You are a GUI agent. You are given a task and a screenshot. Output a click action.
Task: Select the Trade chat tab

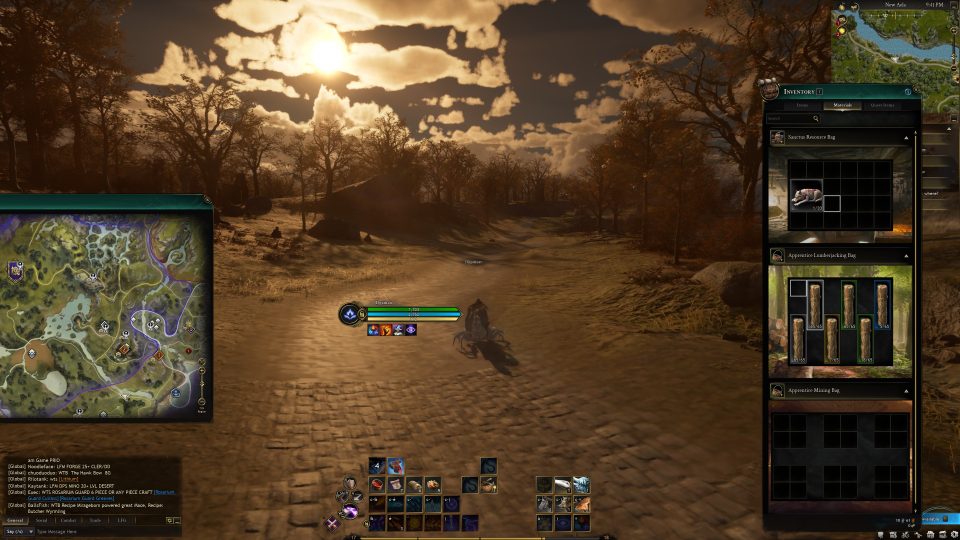[95, 520]
